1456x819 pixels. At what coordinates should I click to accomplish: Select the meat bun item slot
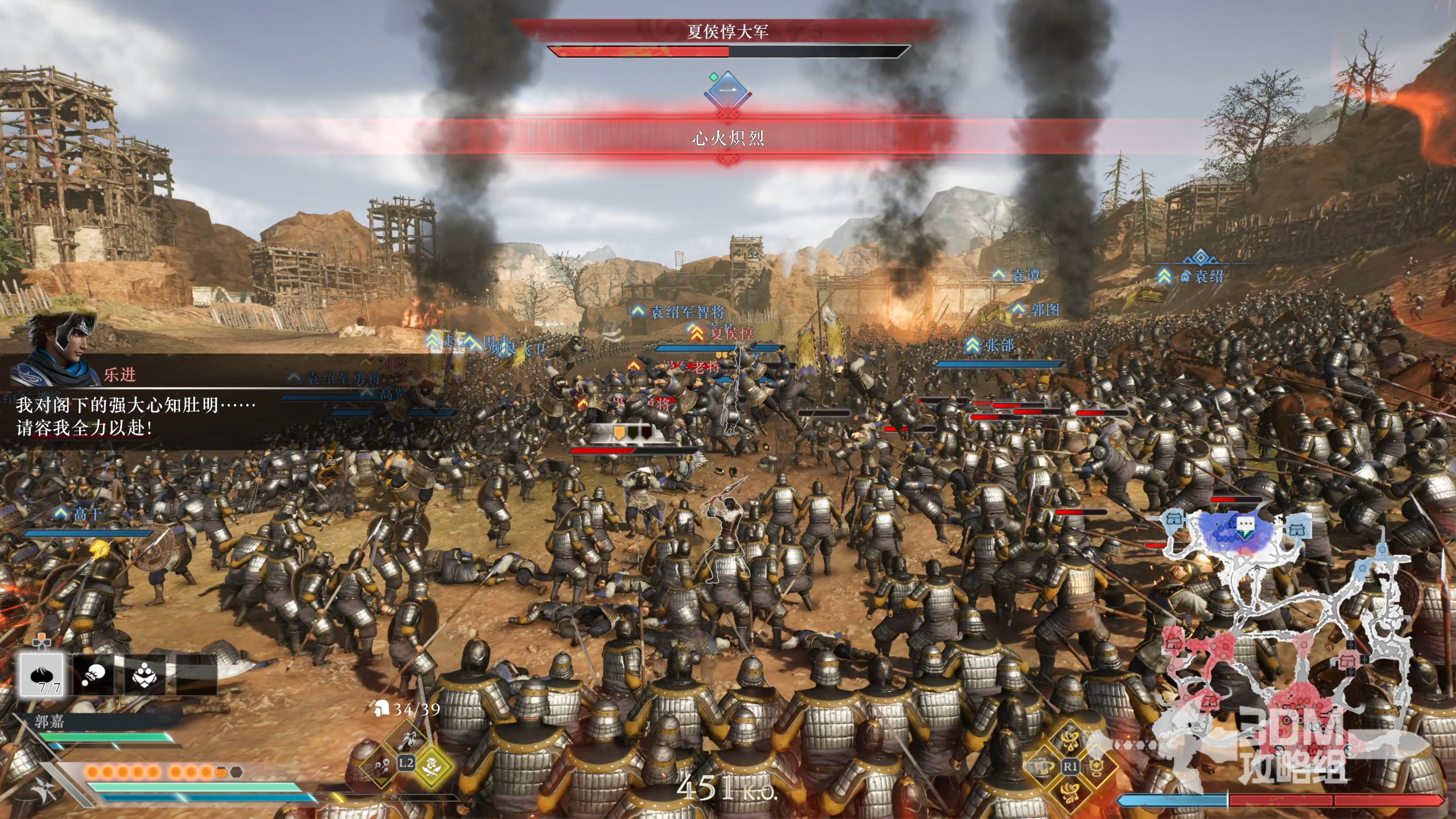coord(42,675)
